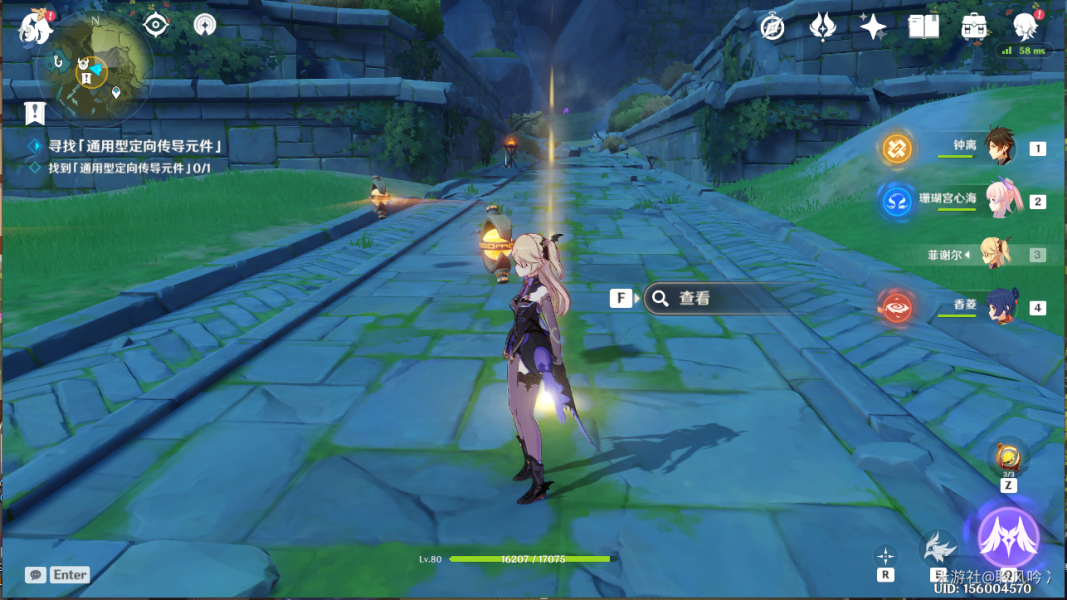1067x600 pixels.
Task: Use the orange gadget showing 3/3
Action: [1008, 458]
